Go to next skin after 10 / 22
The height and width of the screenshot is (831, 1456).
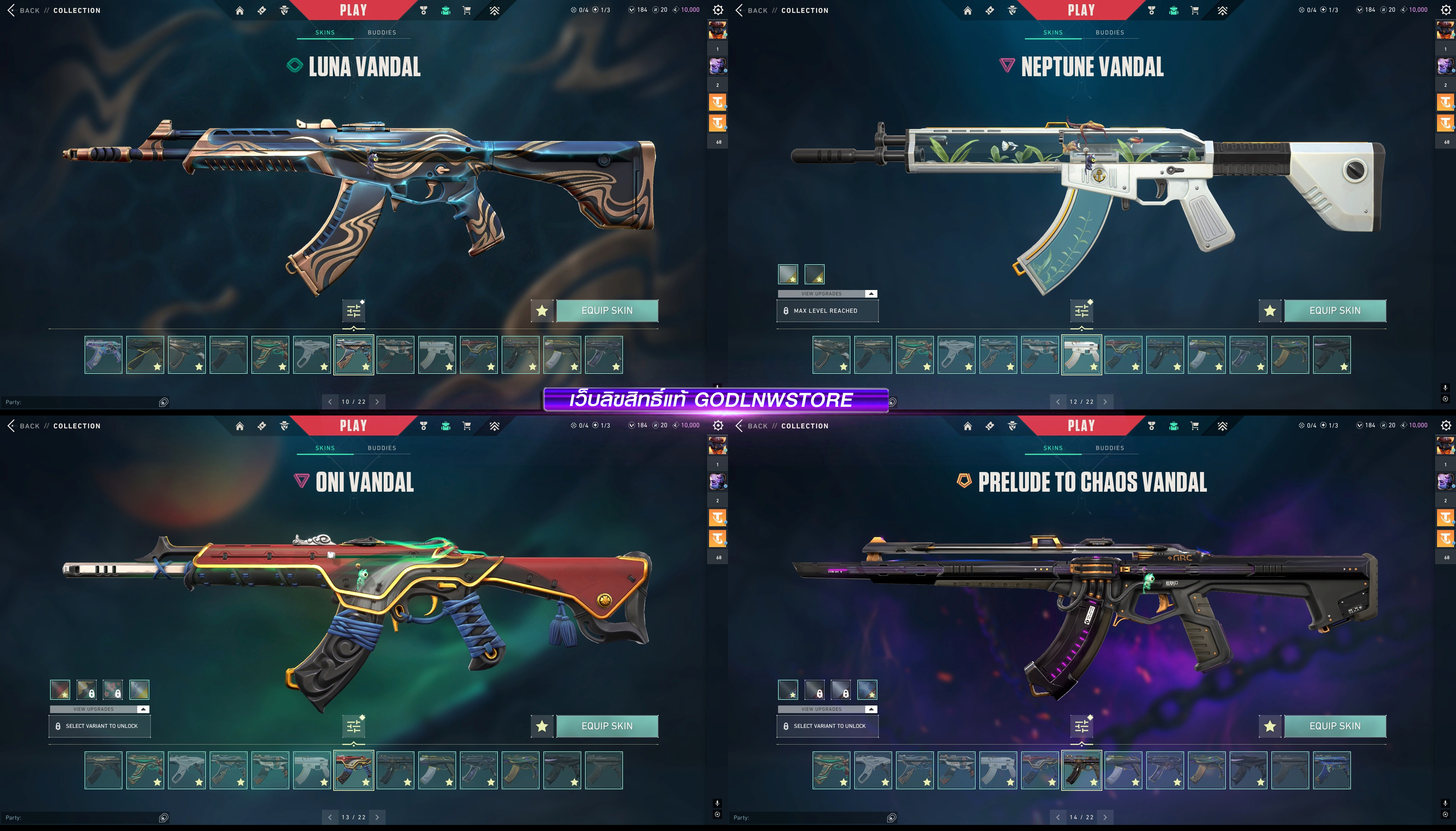377,402
